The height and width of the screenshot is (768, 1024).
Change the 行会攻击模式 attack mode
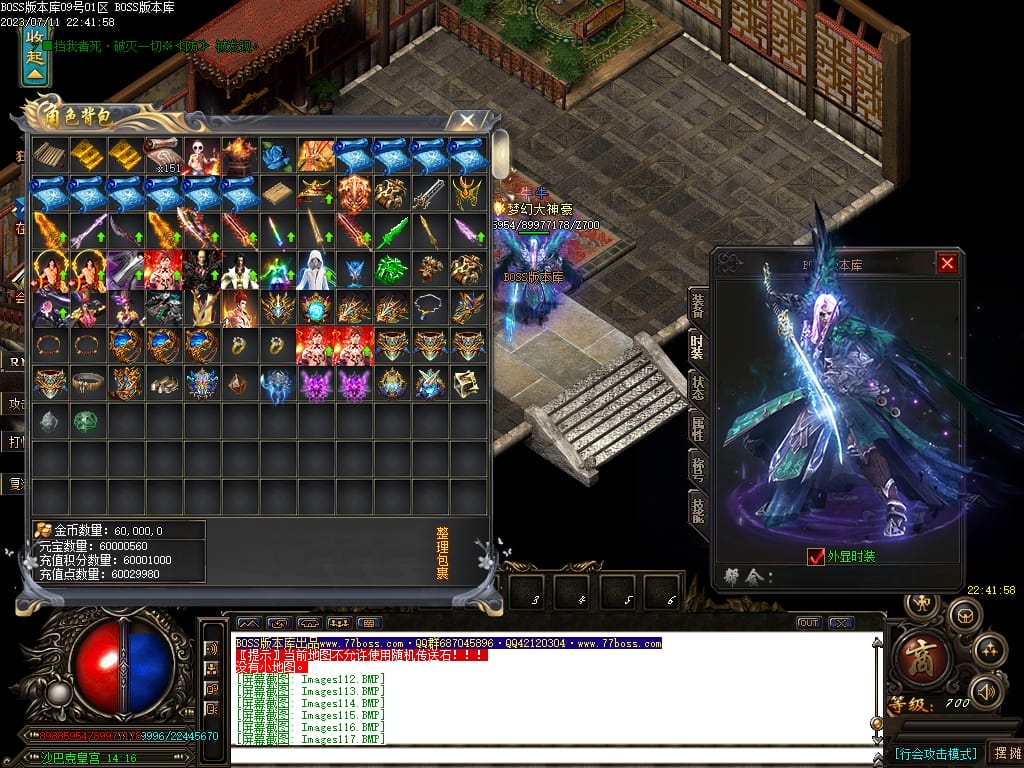[x=934, y=753]
